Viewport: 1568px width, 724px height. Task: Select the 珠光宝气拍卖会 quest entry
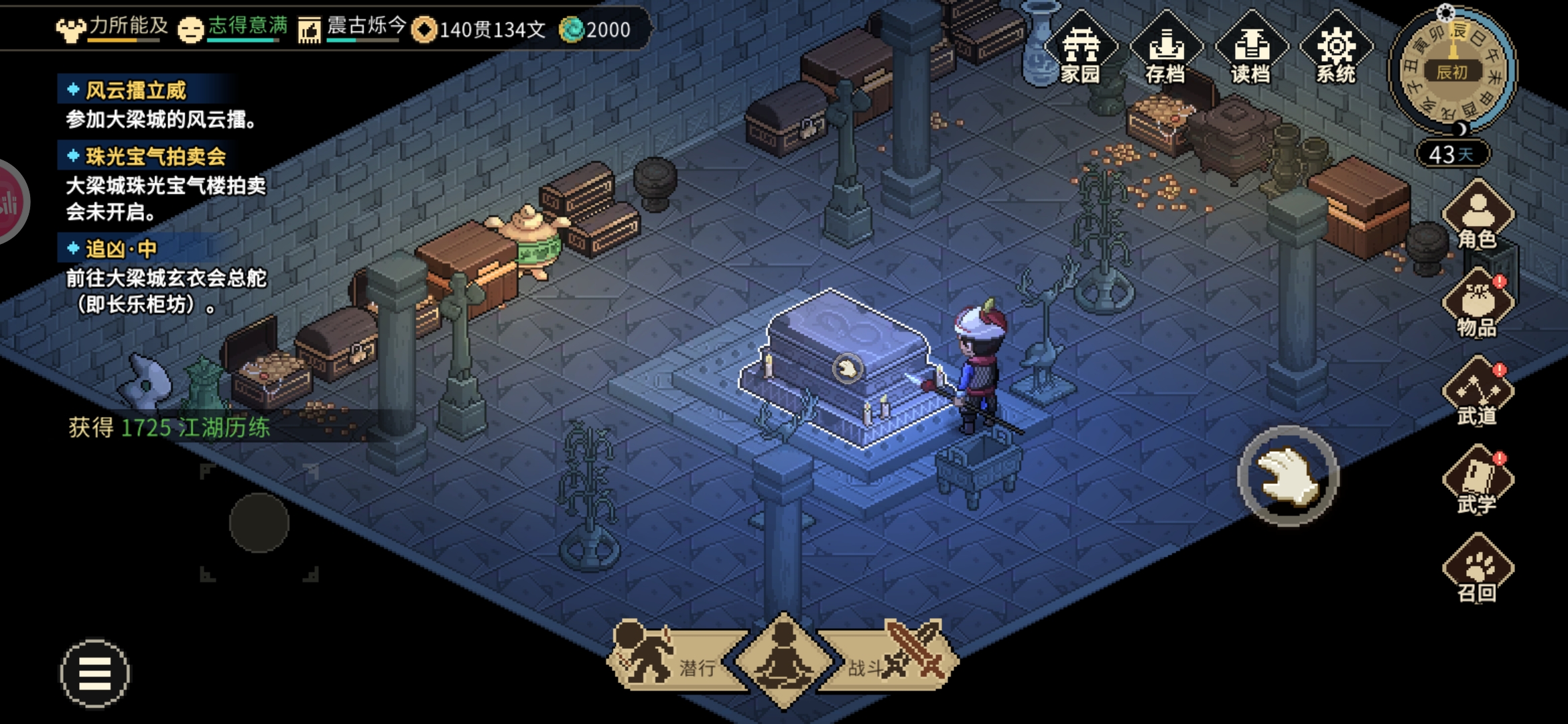[155, 157]
